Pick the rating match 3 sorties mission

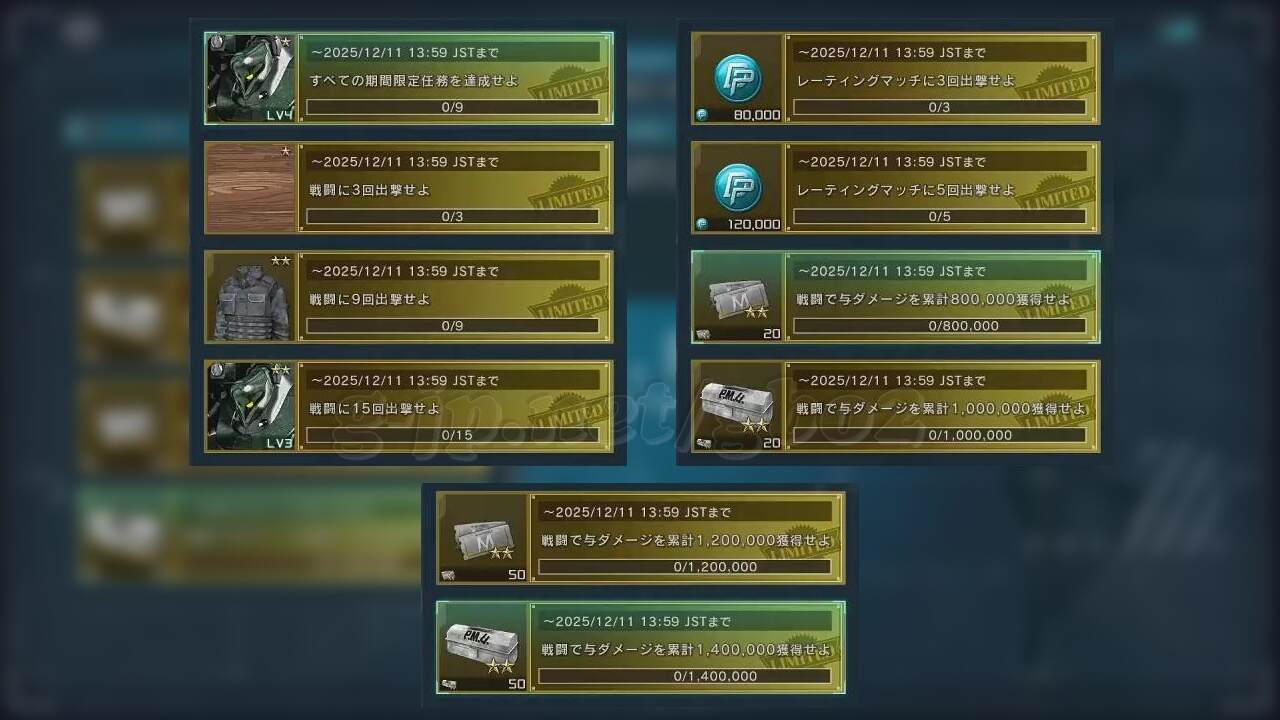pyautogui.click(x=941, y=79)
